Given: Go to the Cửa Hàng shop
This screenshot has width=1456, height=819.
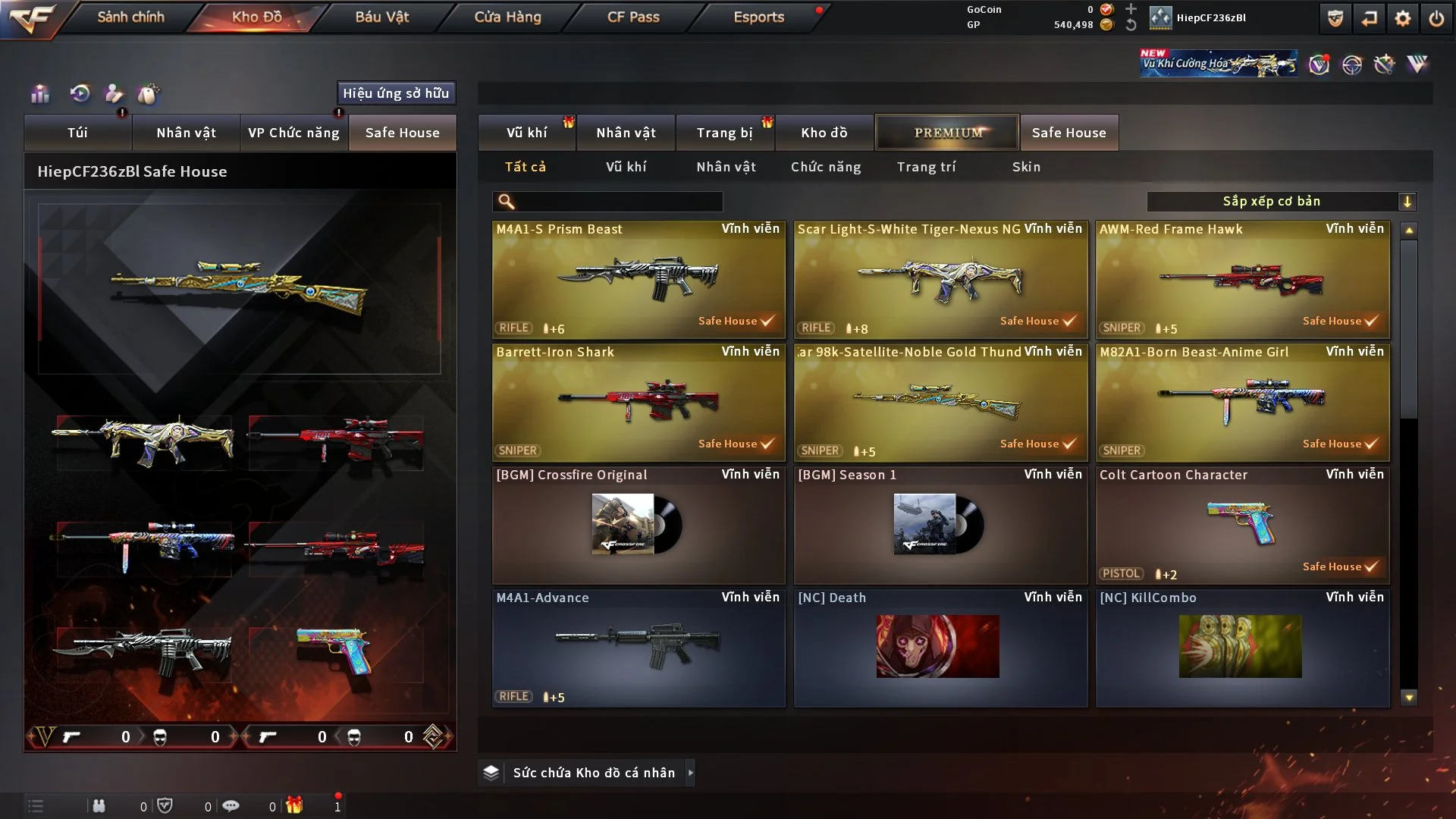Looking at the screenshot, I should point(507,17).
